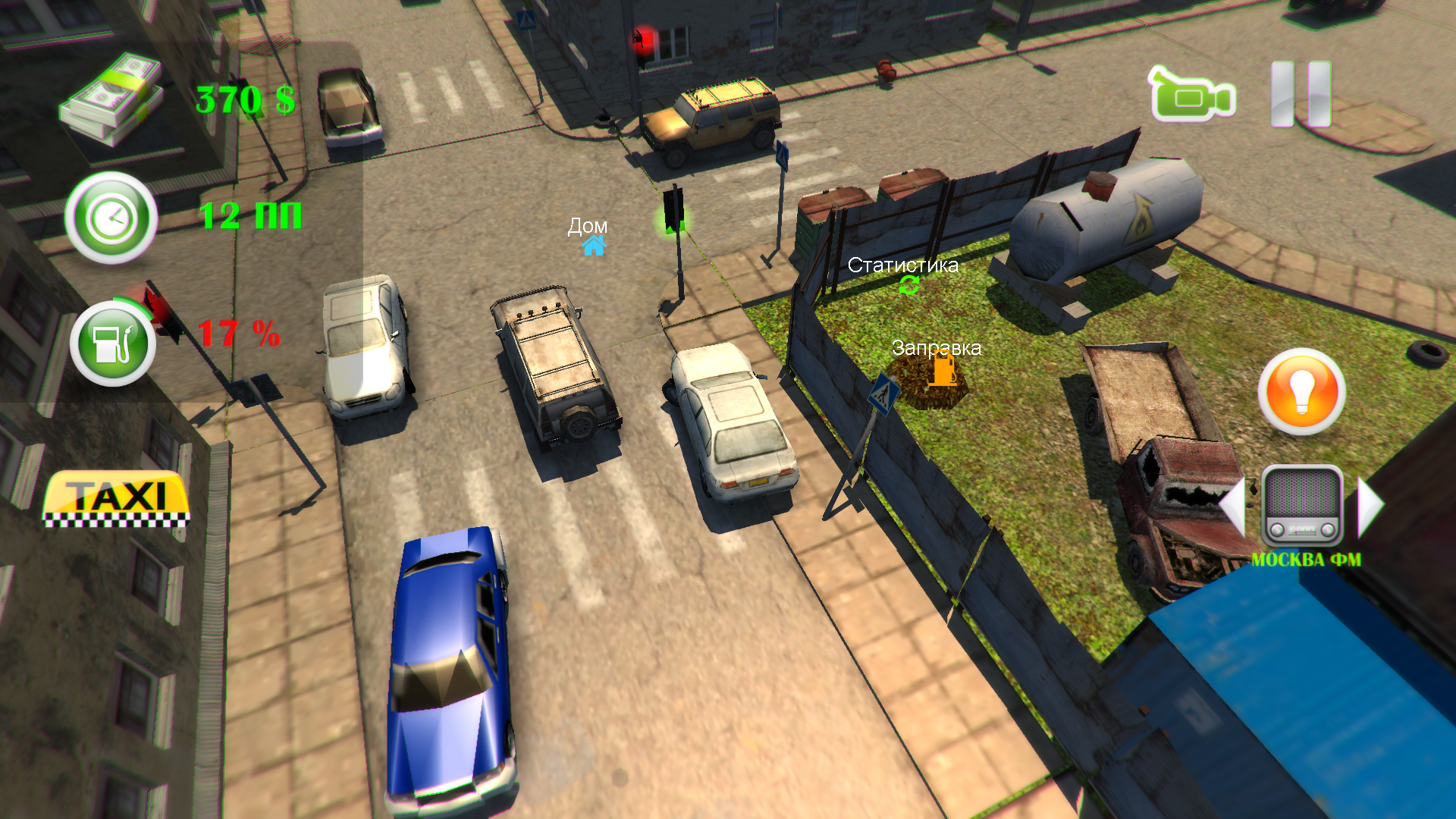Click the green fuel pump gauge icon
The height and width of the screenshot is (819, 1456).
(x=113, y=344)
